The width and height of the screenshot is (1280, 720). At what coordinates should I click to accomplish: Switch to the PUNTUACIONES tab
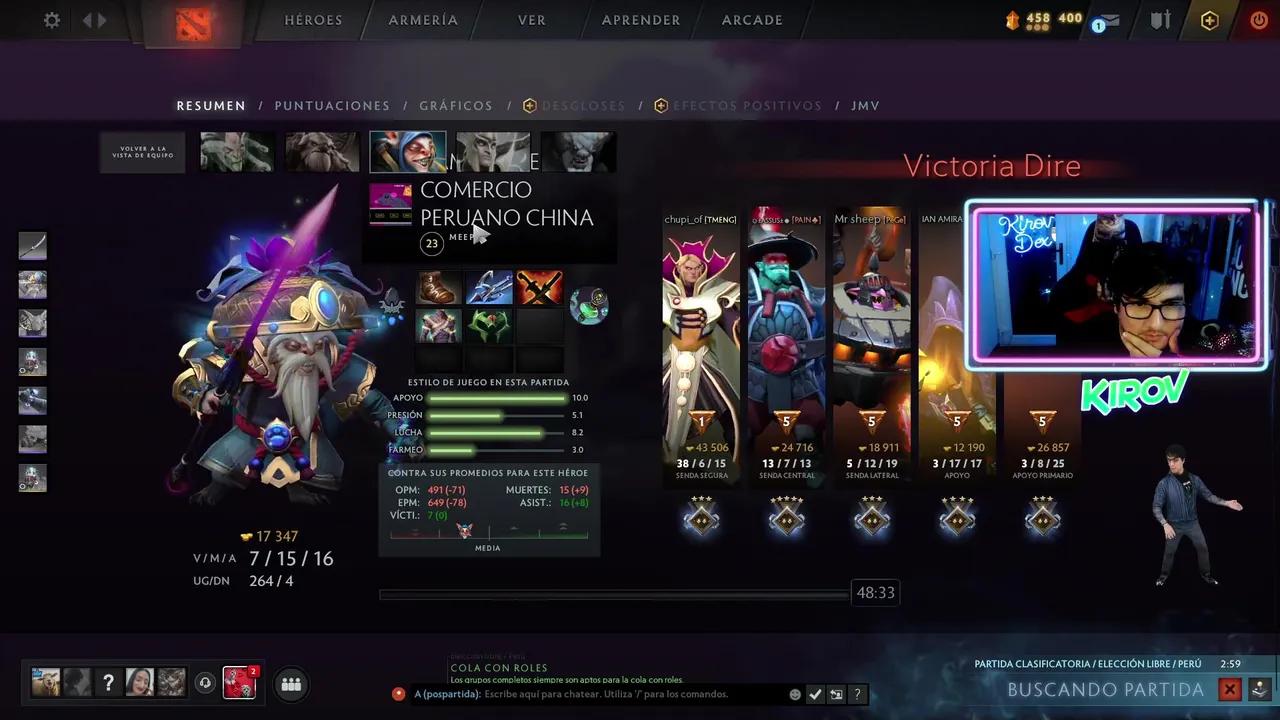point(332,105)
